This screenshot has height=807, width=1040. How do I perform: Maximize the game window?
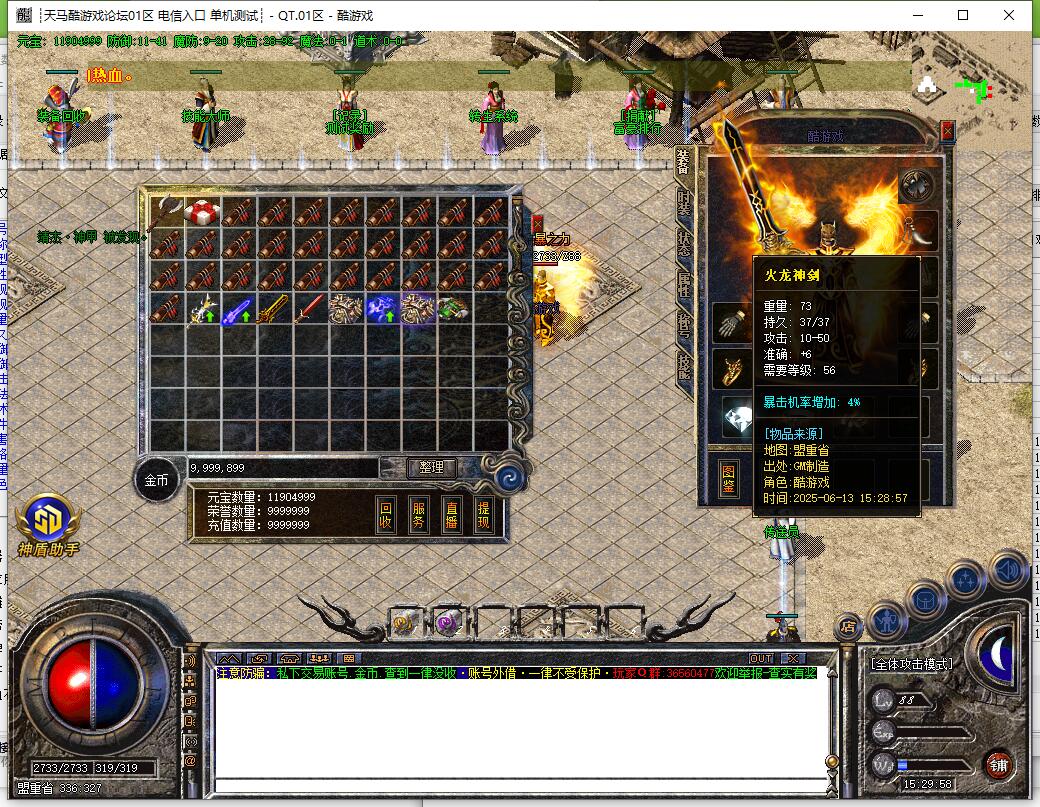coord(963,15)
